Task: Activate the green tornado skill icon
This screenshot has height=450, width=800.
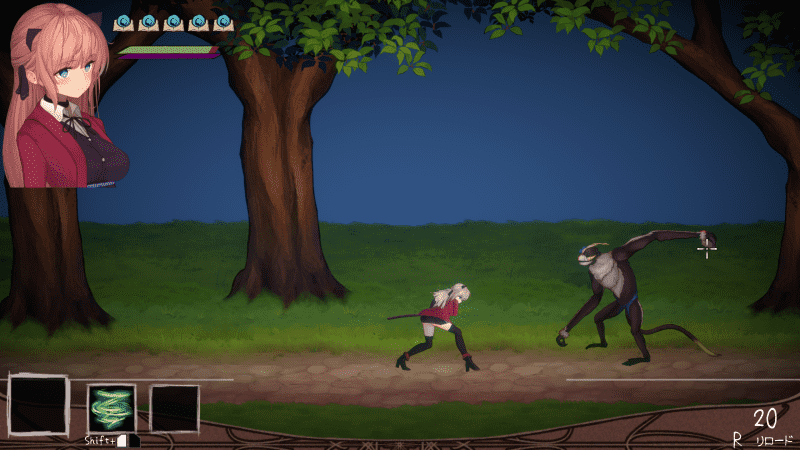Action: [111, 408]
